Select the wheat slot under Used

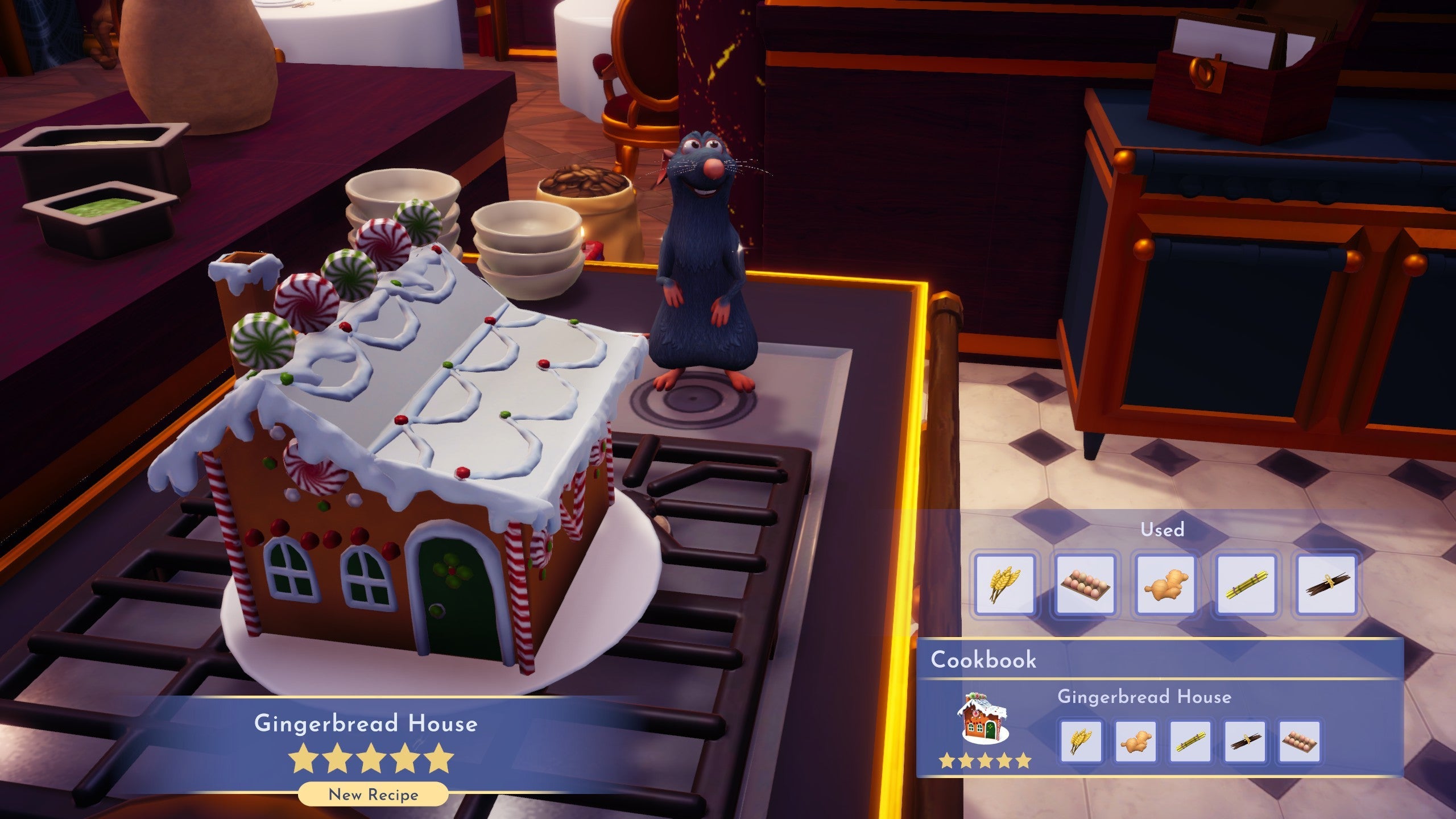(x=1004, y=585)
